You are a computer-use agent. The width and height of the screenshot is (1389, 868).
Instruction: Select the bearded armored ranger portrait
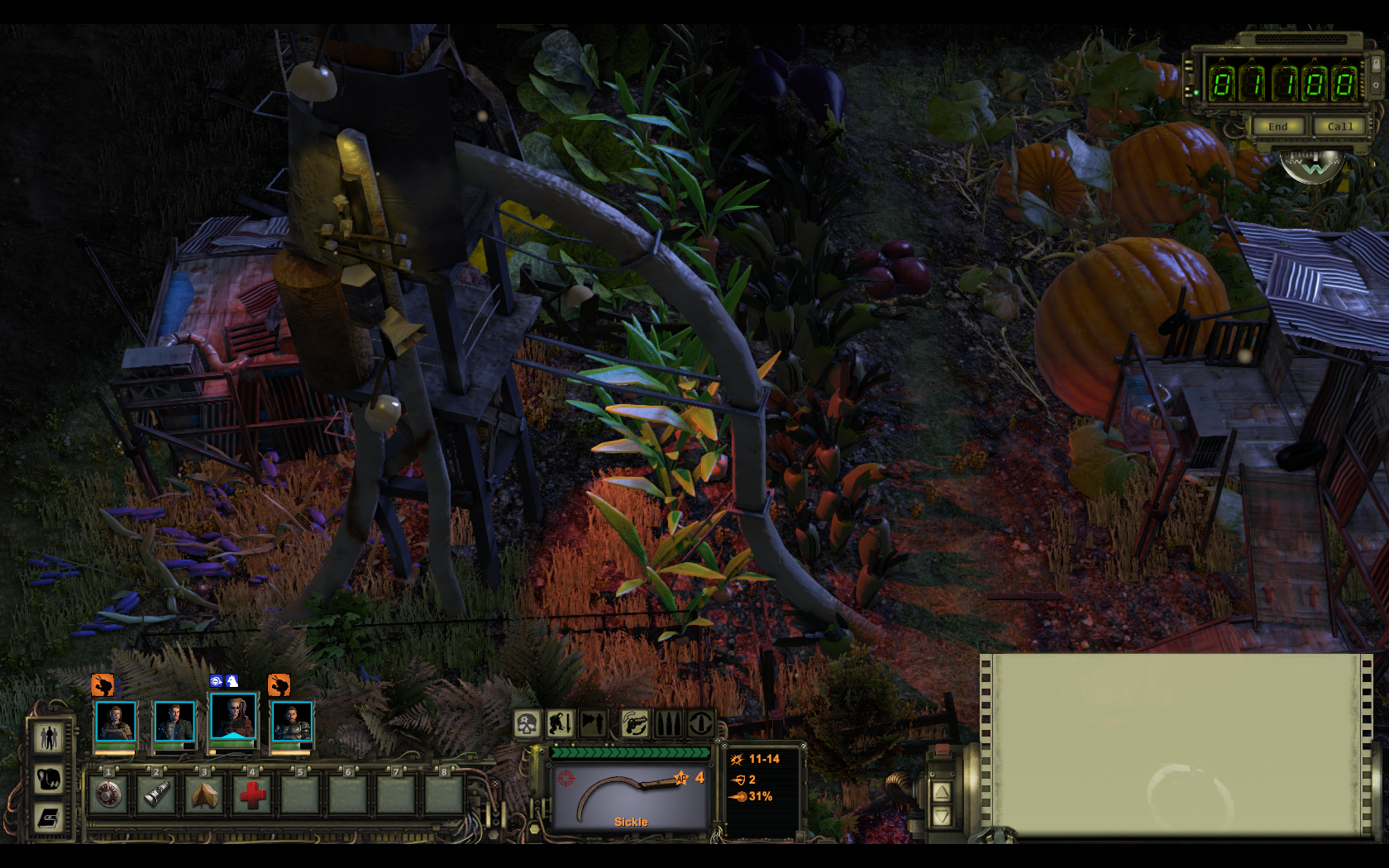[292, 722]
